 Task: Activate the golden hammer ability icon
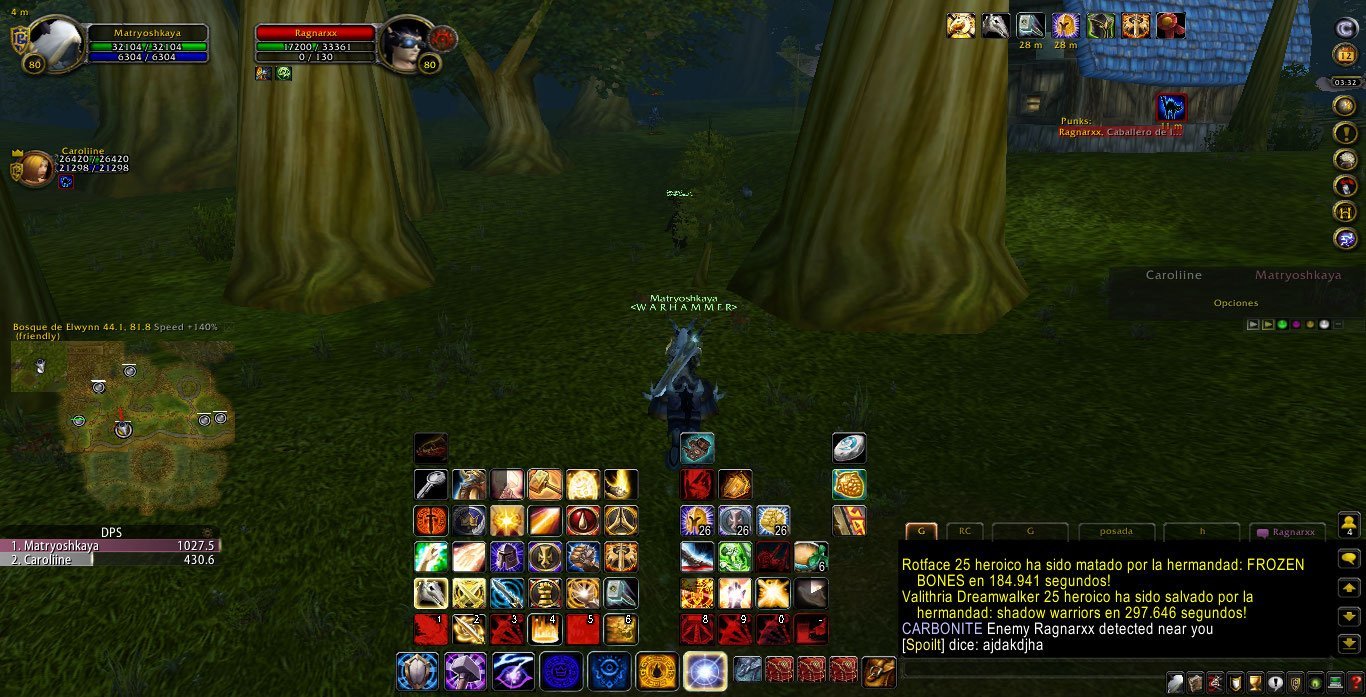pyautogui.click(x=545, y=485)
